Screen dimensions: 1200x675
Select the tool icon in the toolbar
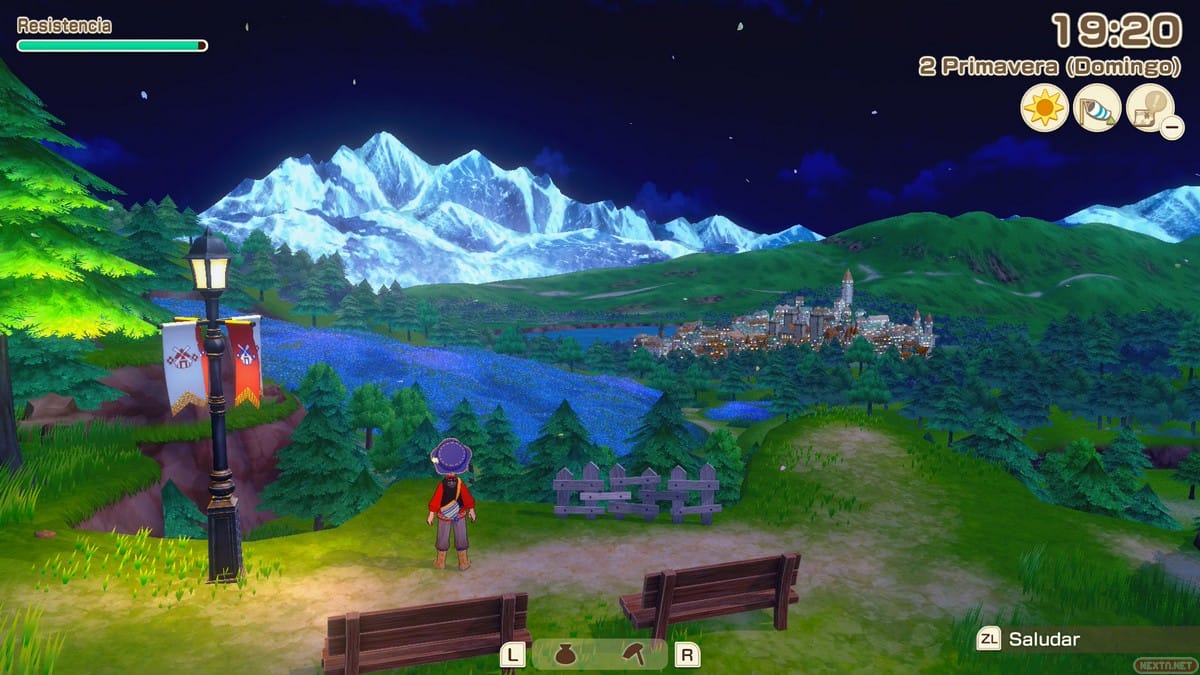[633, 655]
